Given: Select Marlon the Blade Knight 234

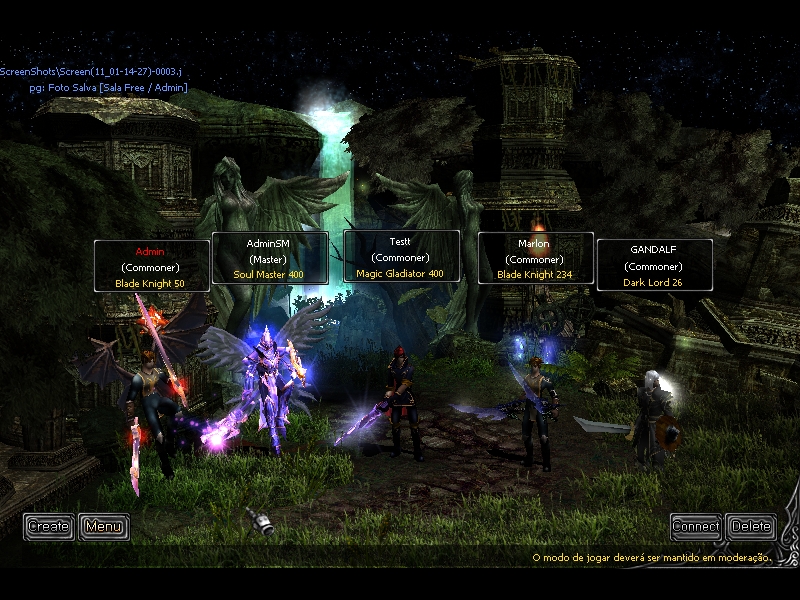Looking at the screenshot, I should point(535,258).
